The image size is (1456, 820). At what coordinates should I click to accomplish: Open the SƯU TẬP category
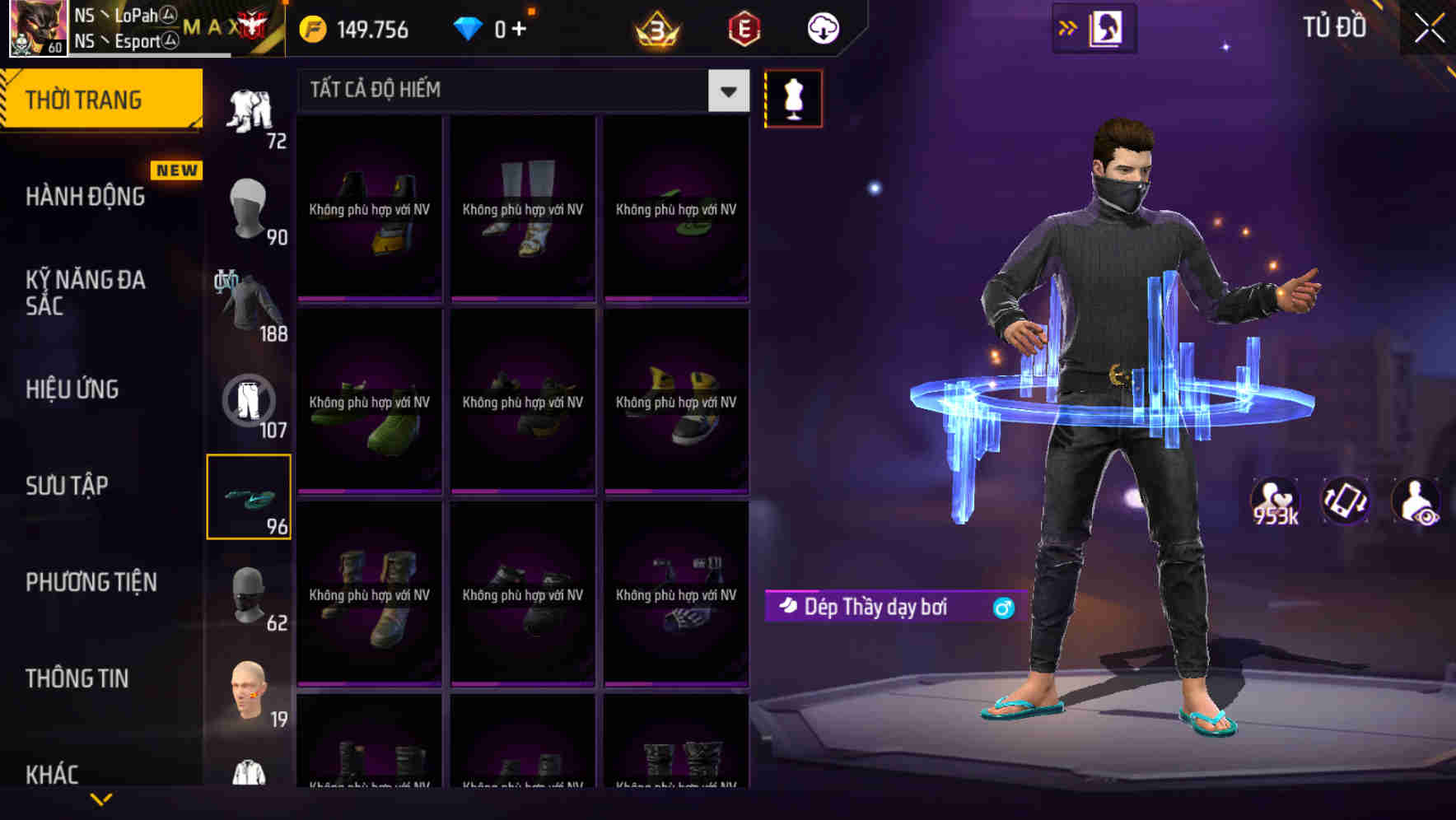(x=69, y=486)
